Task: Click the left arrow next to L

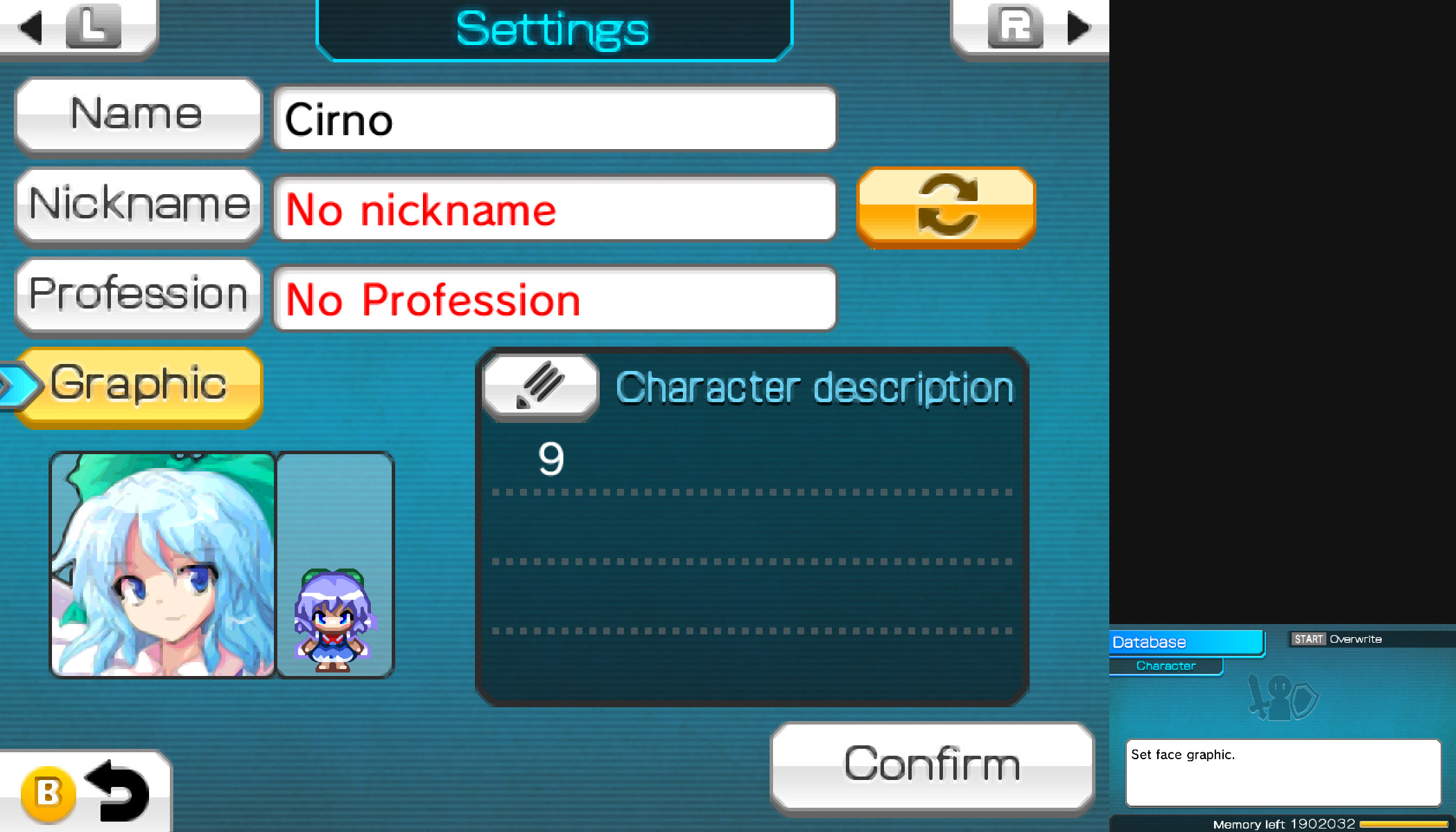Action: click(x=29, y=28)
